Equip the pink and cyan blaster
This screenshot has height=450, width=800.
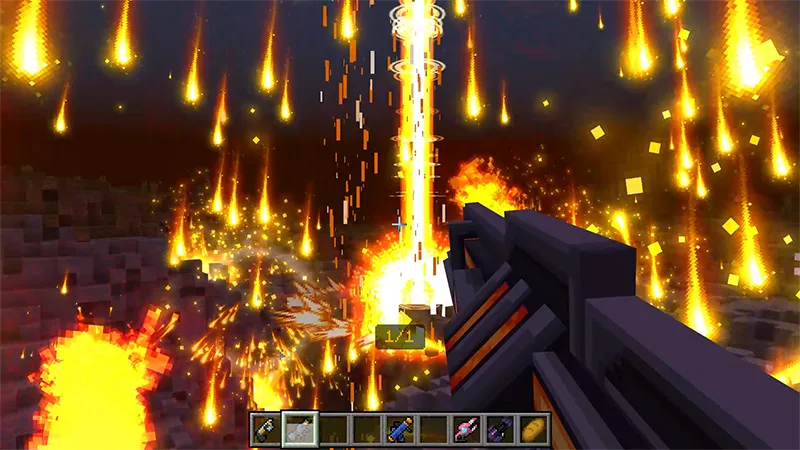[x=467, y=429]
